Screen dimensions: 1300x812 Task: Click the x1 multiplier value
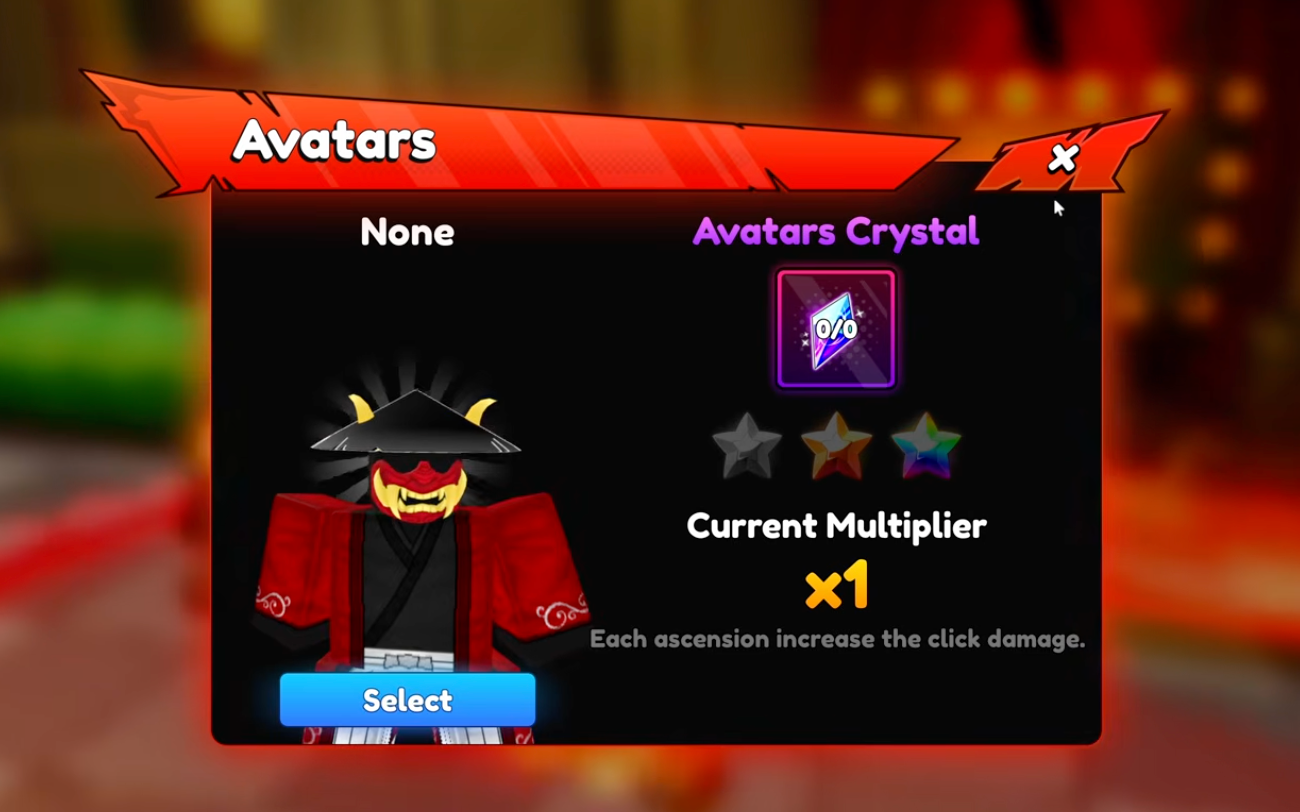tap(836, 589)
